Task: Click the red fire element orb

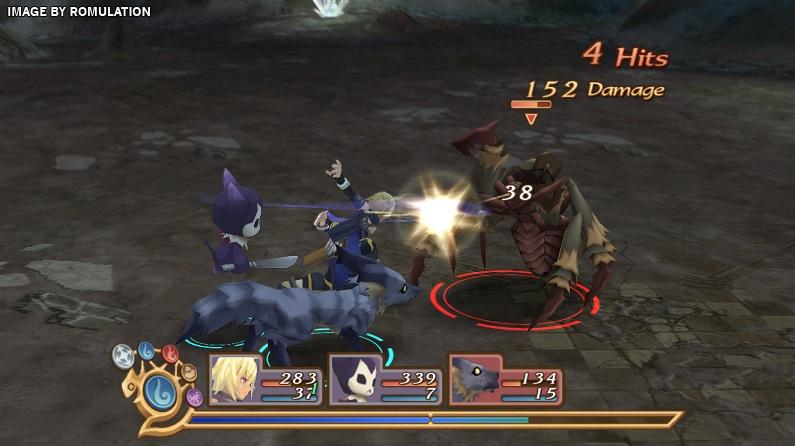Action: [x=171, y=354]
